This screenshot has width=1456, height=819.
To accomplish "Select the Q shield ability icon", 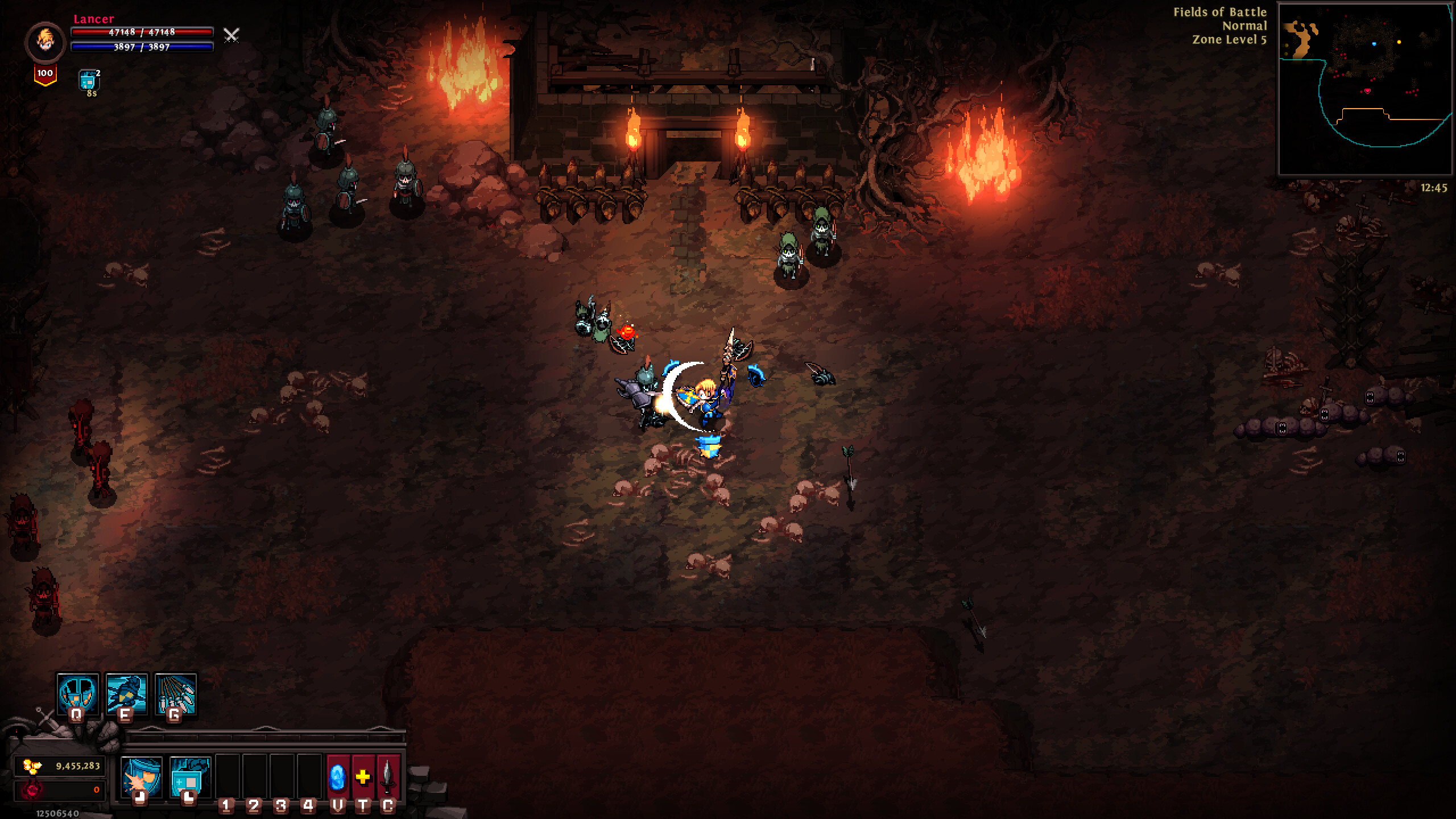I will pos(78,694).
